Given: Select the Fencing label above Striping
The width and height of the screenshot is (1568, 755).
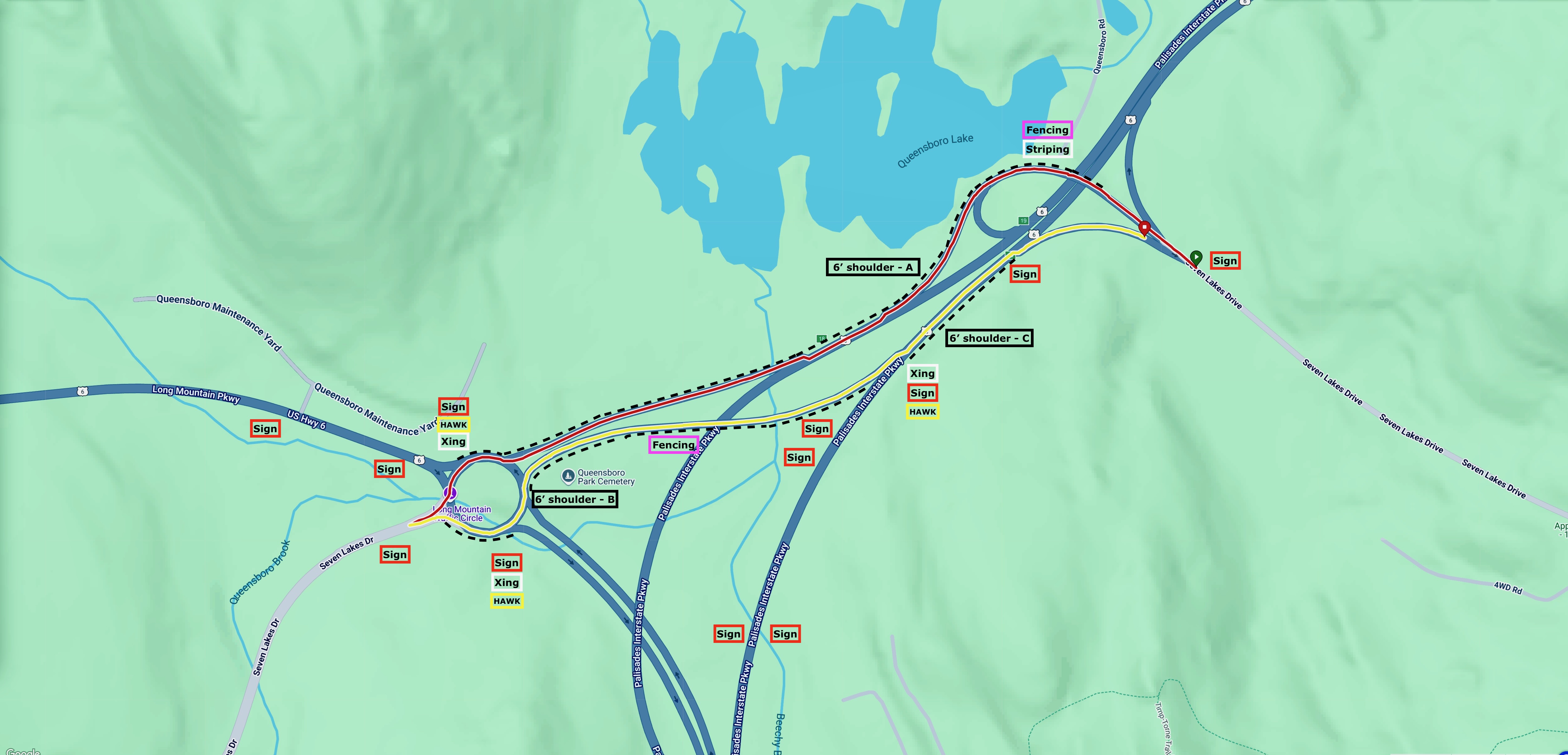Looking at the screenshot, I should (x=1047, y=130).
